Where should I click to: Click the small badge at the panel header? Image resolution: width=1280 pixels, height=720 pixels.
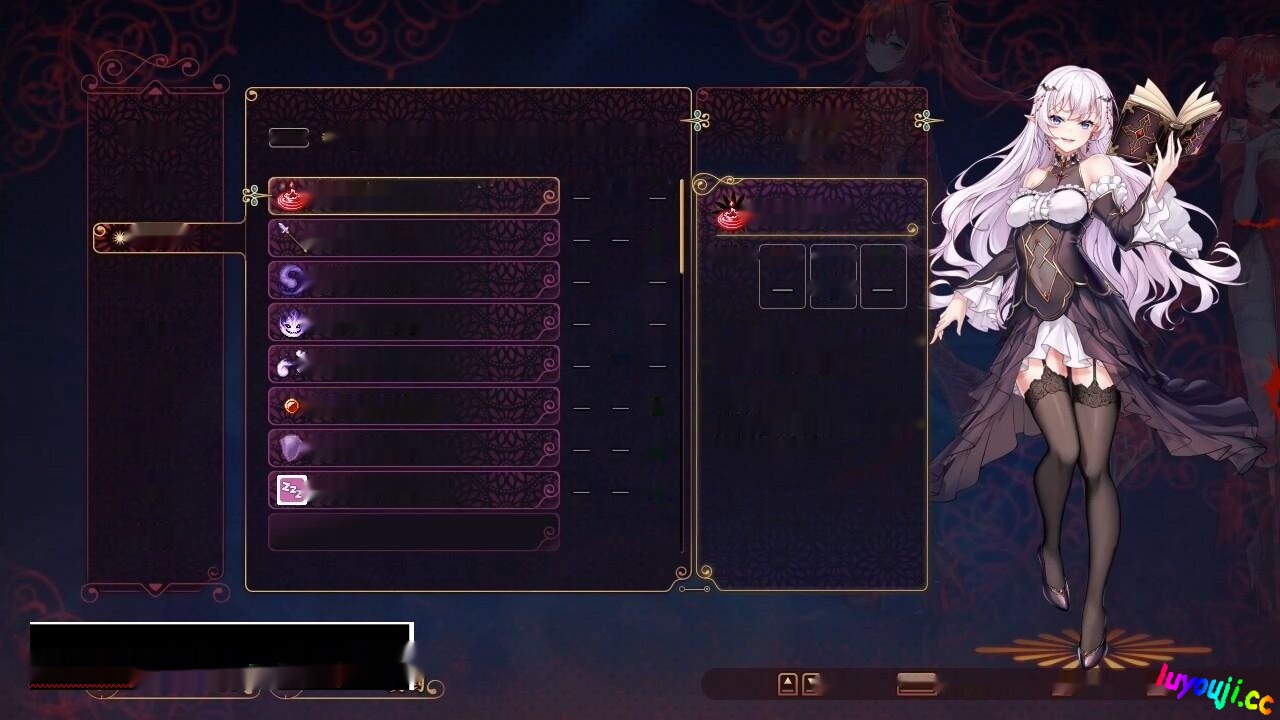click(288, 137)
